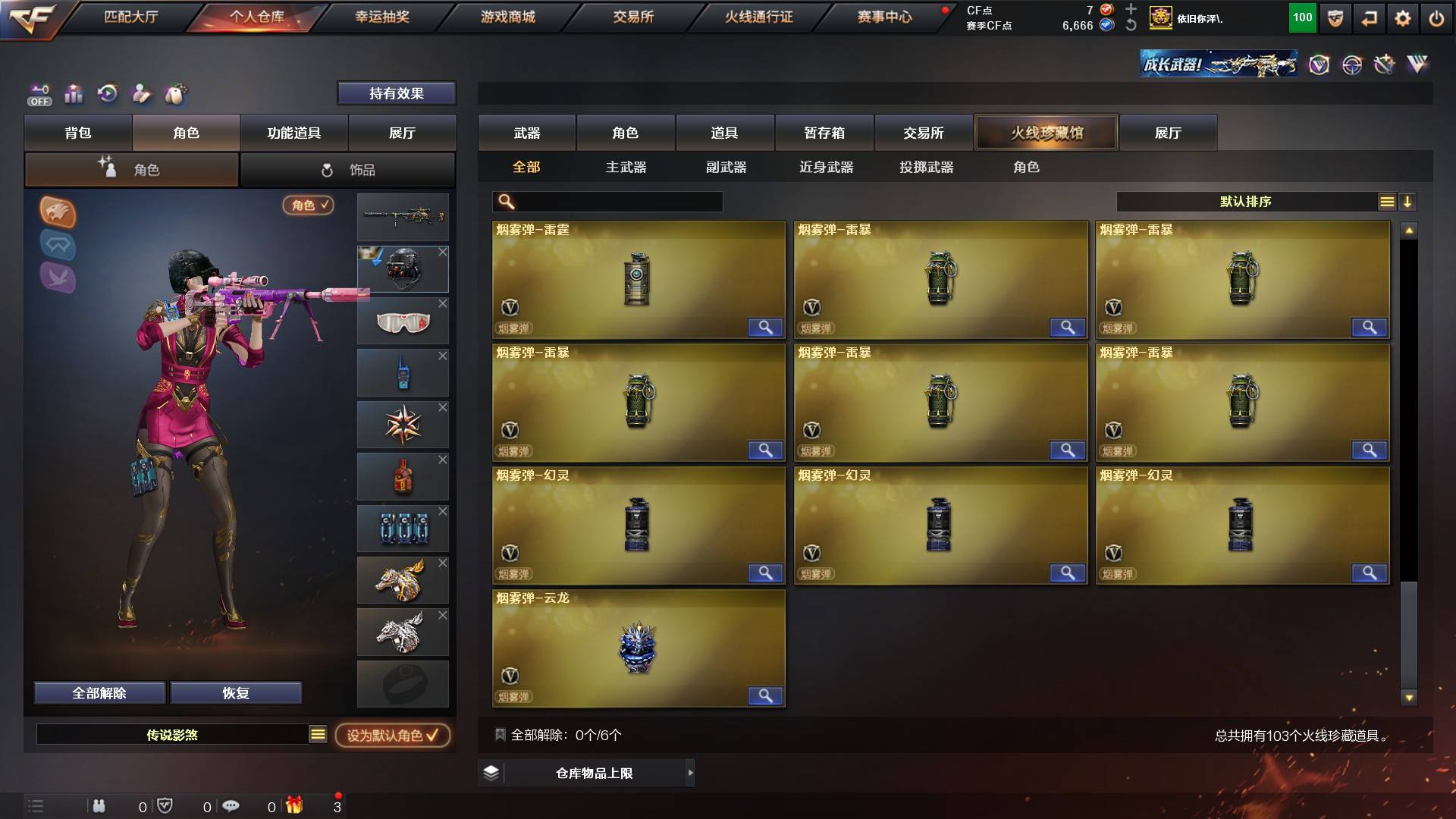Click the magnifier on the 烟雾弹-云龙 card
The width and height of the screenshot is (1456, 819).
766,695
